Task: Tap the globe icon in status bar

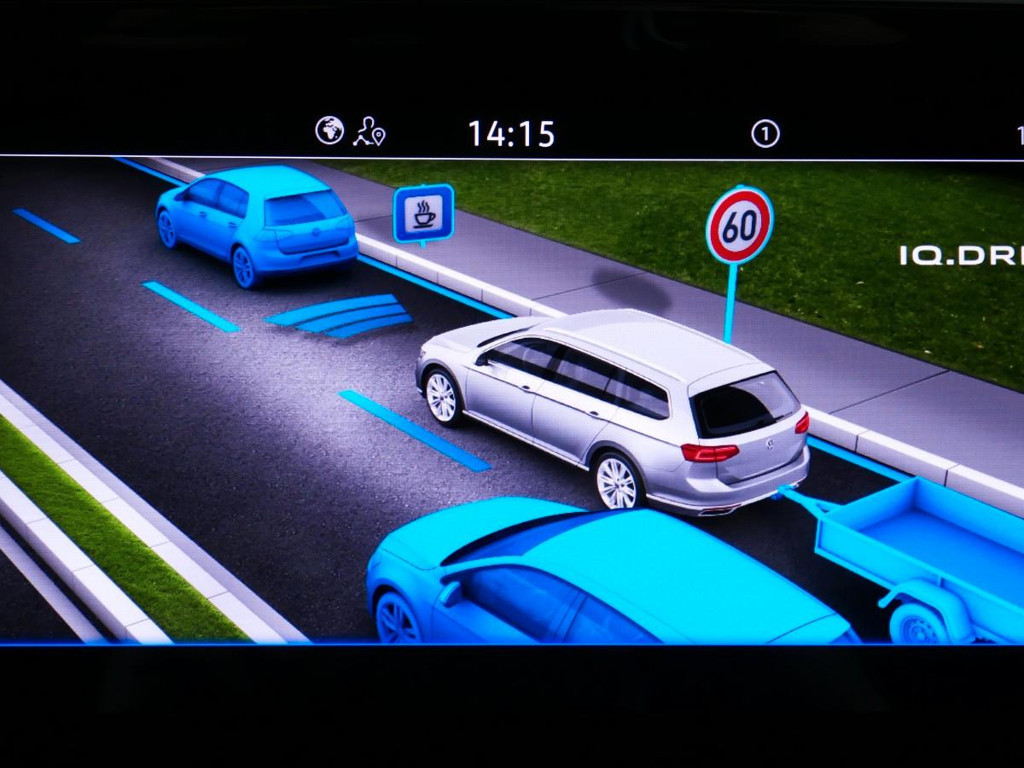Action: [x=329, y=131]
